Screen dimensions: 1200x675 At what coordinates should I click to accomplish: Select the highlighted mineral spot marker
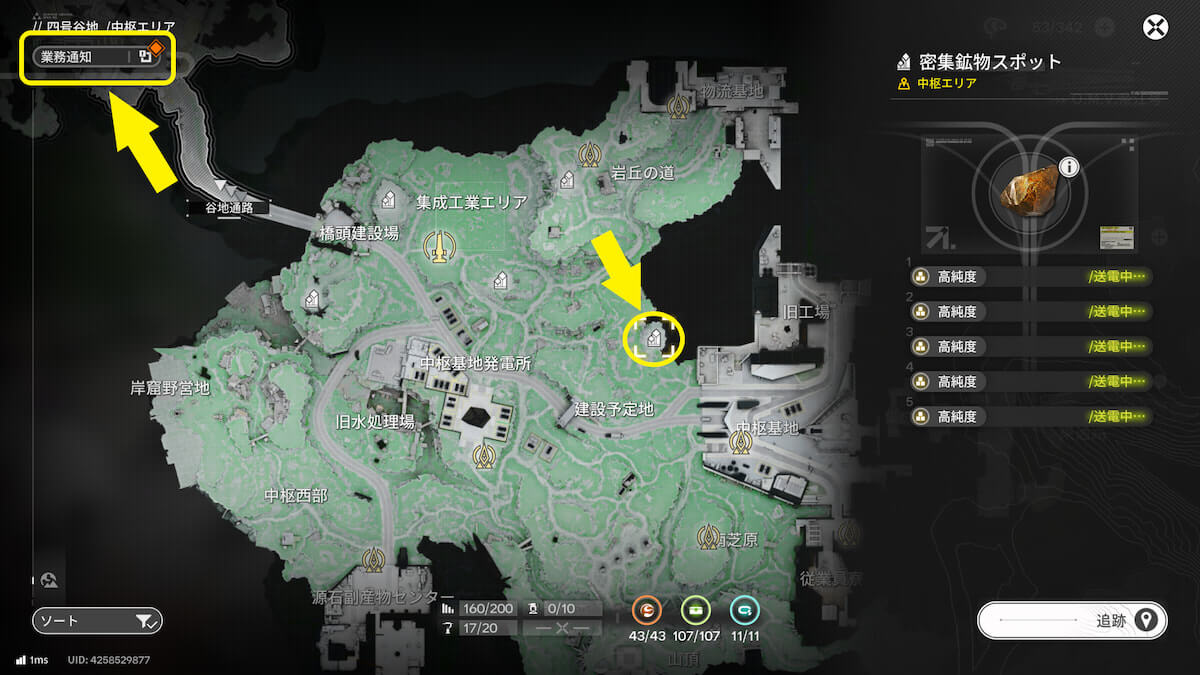tap(654, 338)
